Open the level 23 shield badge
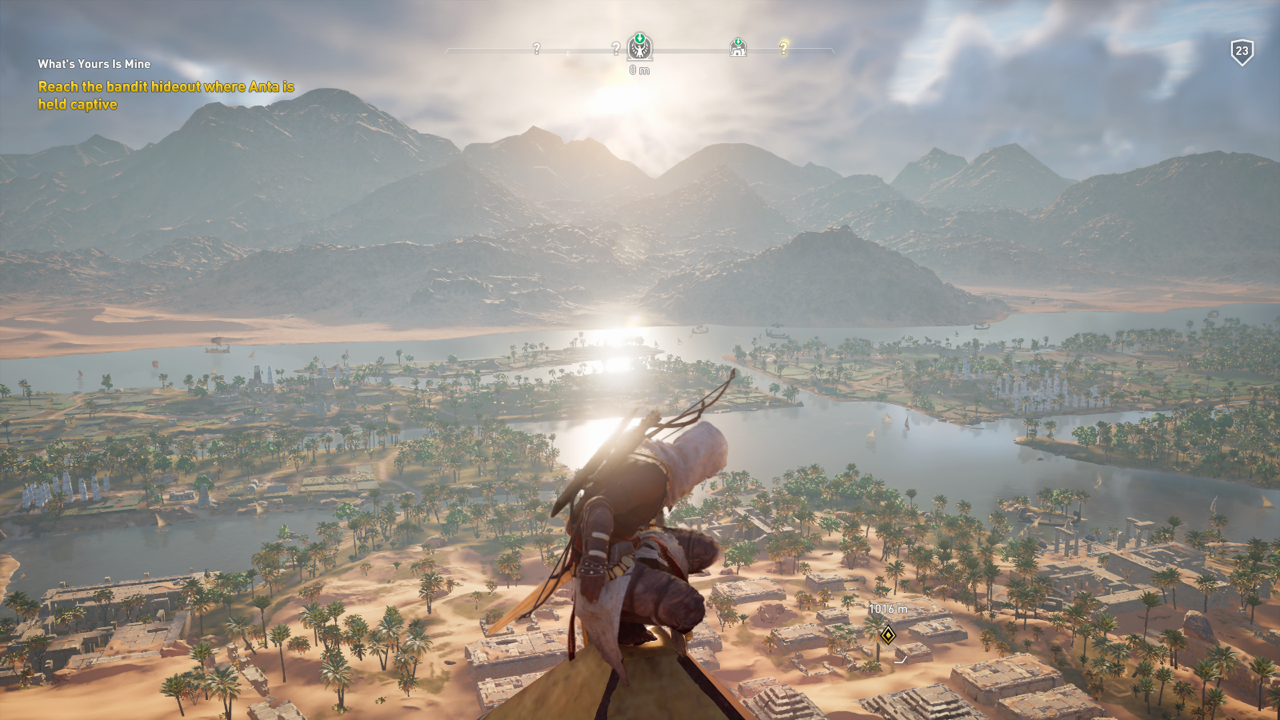 (x=1242, y=52)
